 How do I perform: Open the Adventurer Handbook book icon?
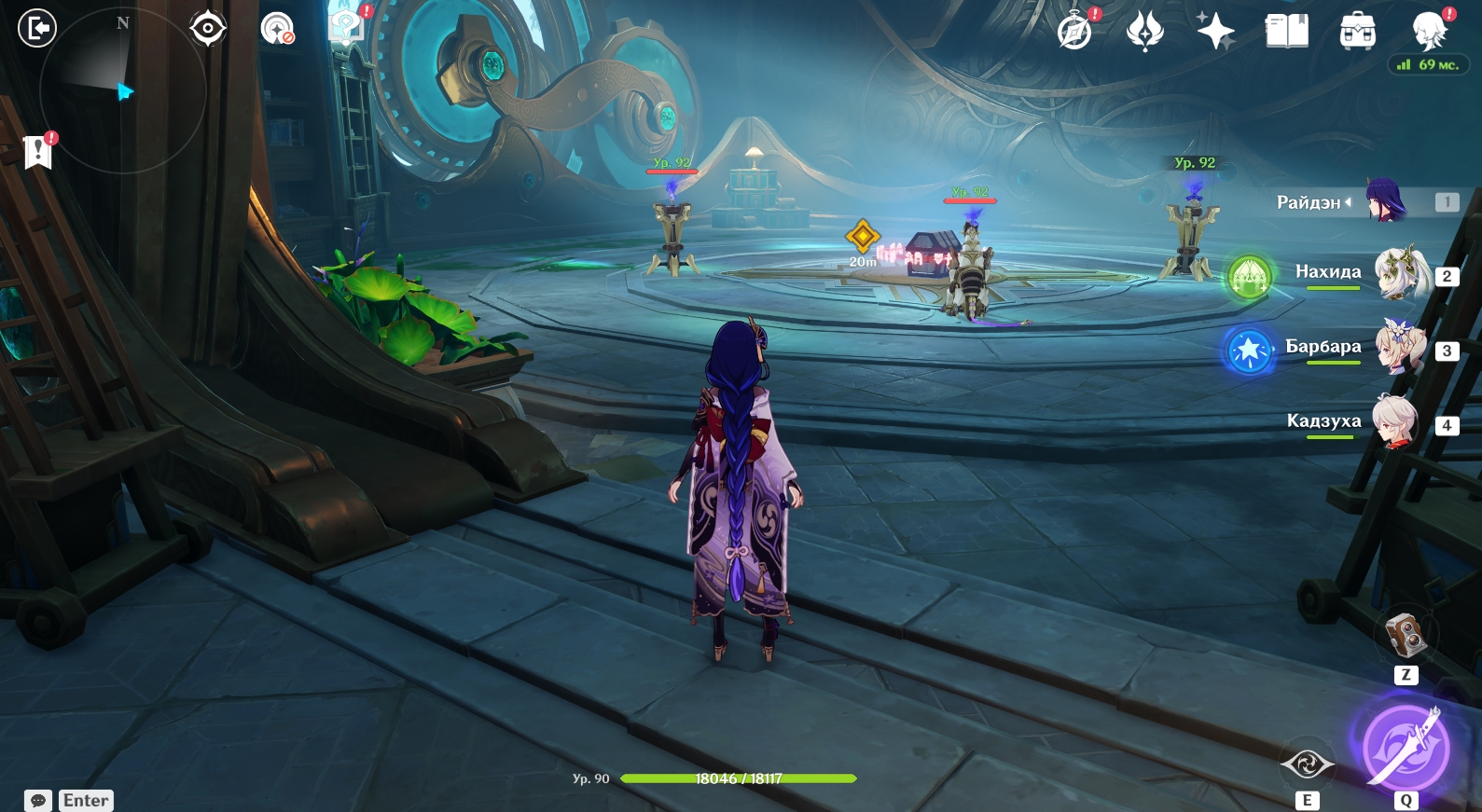[1286, 31]
